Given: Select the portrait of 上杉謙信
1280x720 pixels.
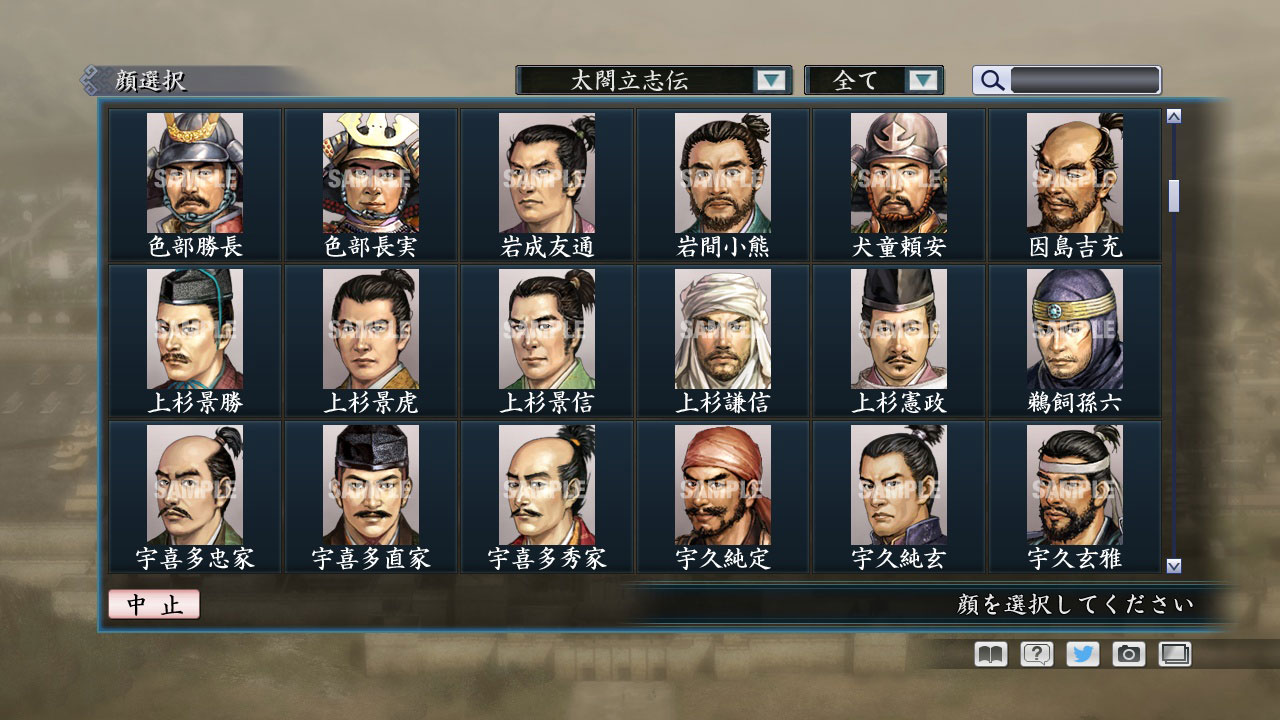Looking at the screenshot, I should [x=722, y=325].
